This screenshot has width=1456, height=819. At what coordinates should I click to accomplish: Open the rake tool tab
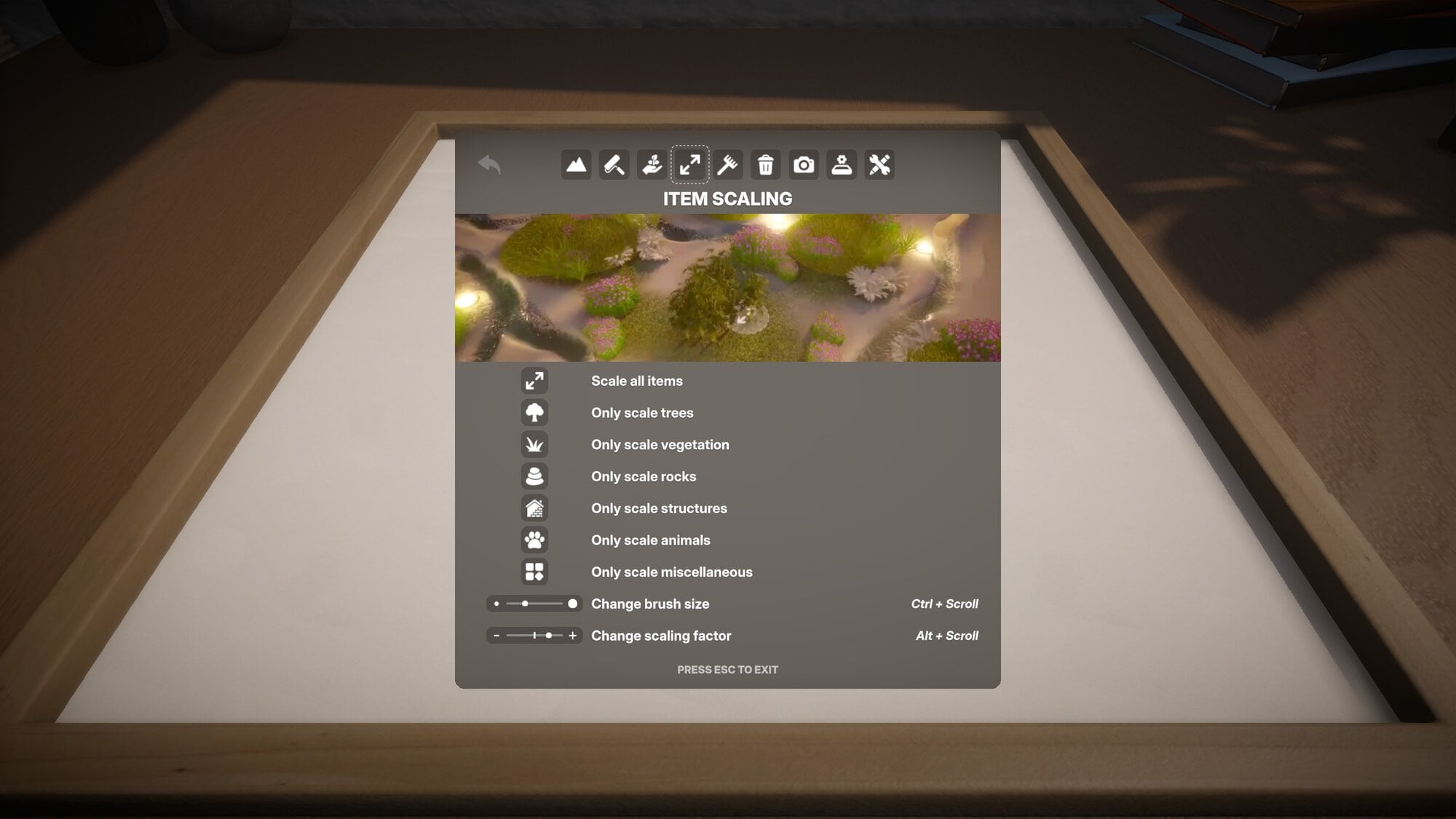pos(727,165)
